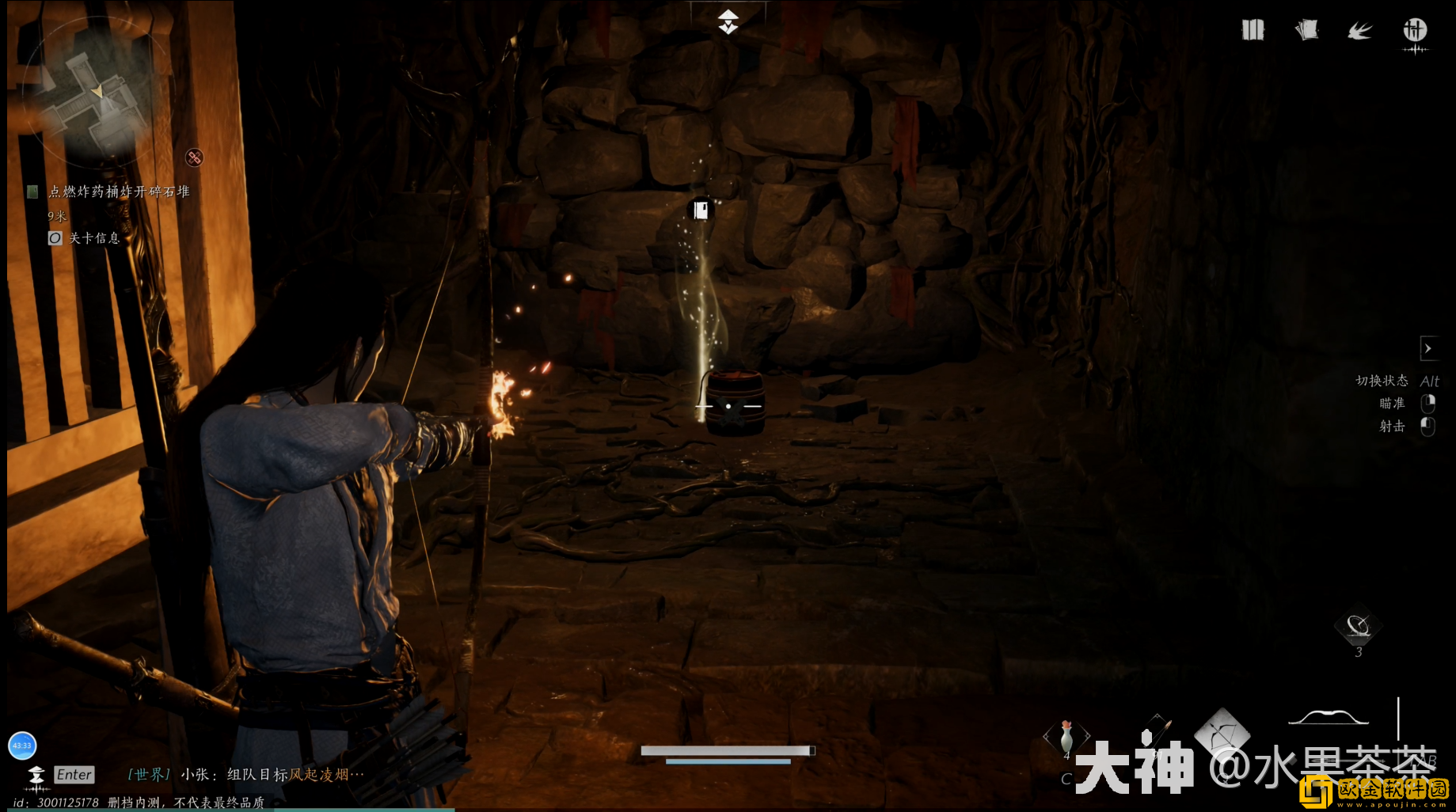Click the swallow bird icon

click(x=1360, y=31)
